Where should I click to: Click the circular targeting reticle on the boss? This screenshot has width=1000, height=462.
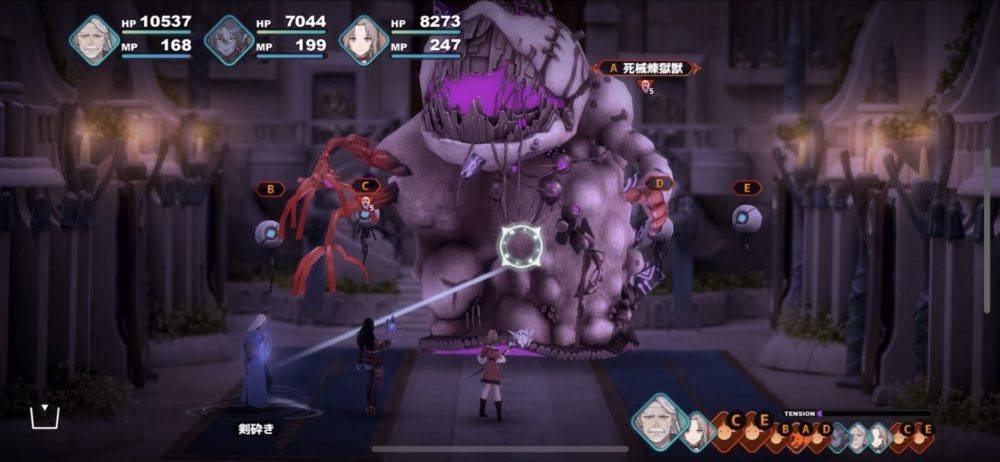[520, 243]
